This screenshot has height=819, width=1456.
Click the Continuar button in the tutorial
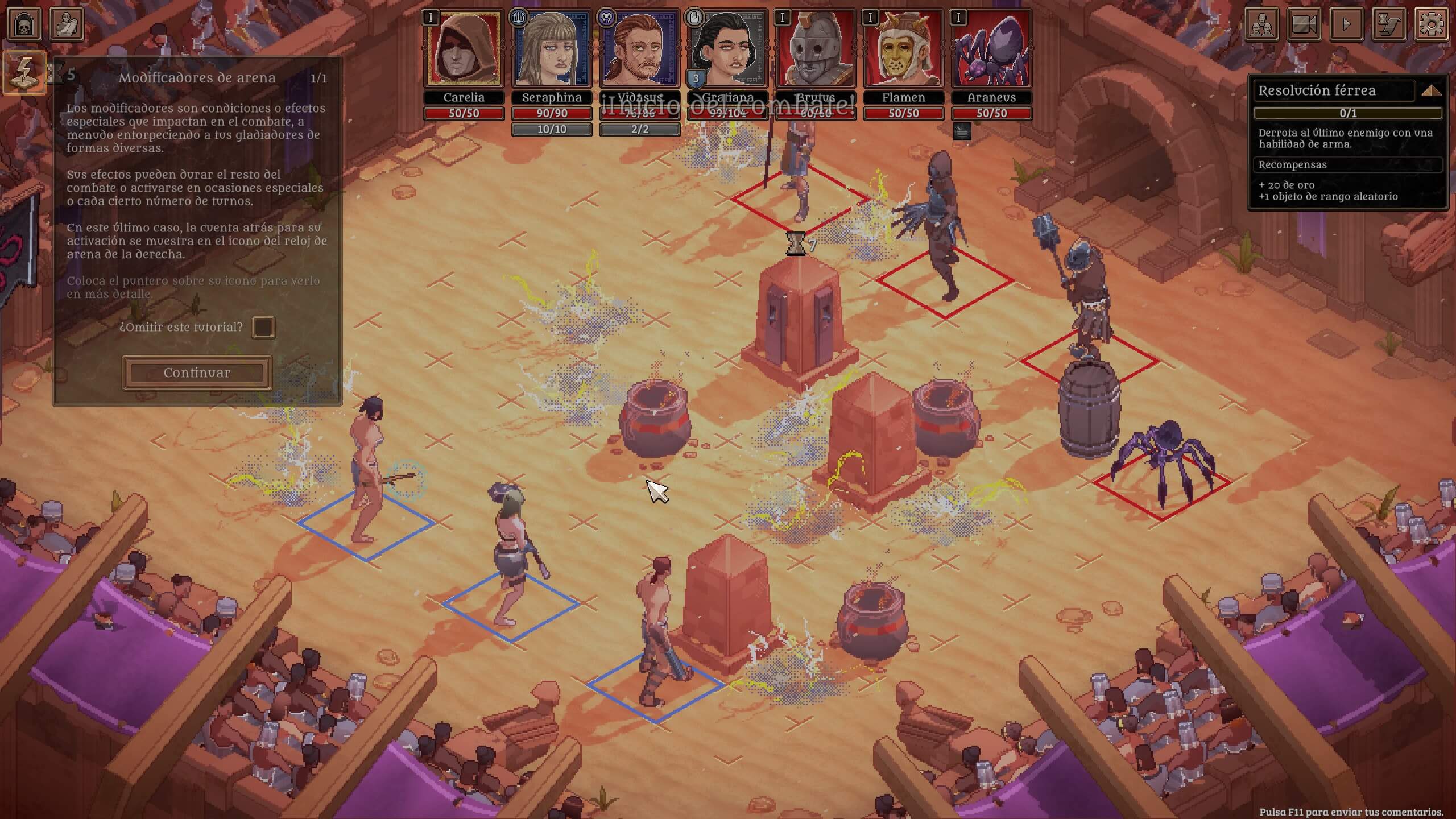click(197, 373)
